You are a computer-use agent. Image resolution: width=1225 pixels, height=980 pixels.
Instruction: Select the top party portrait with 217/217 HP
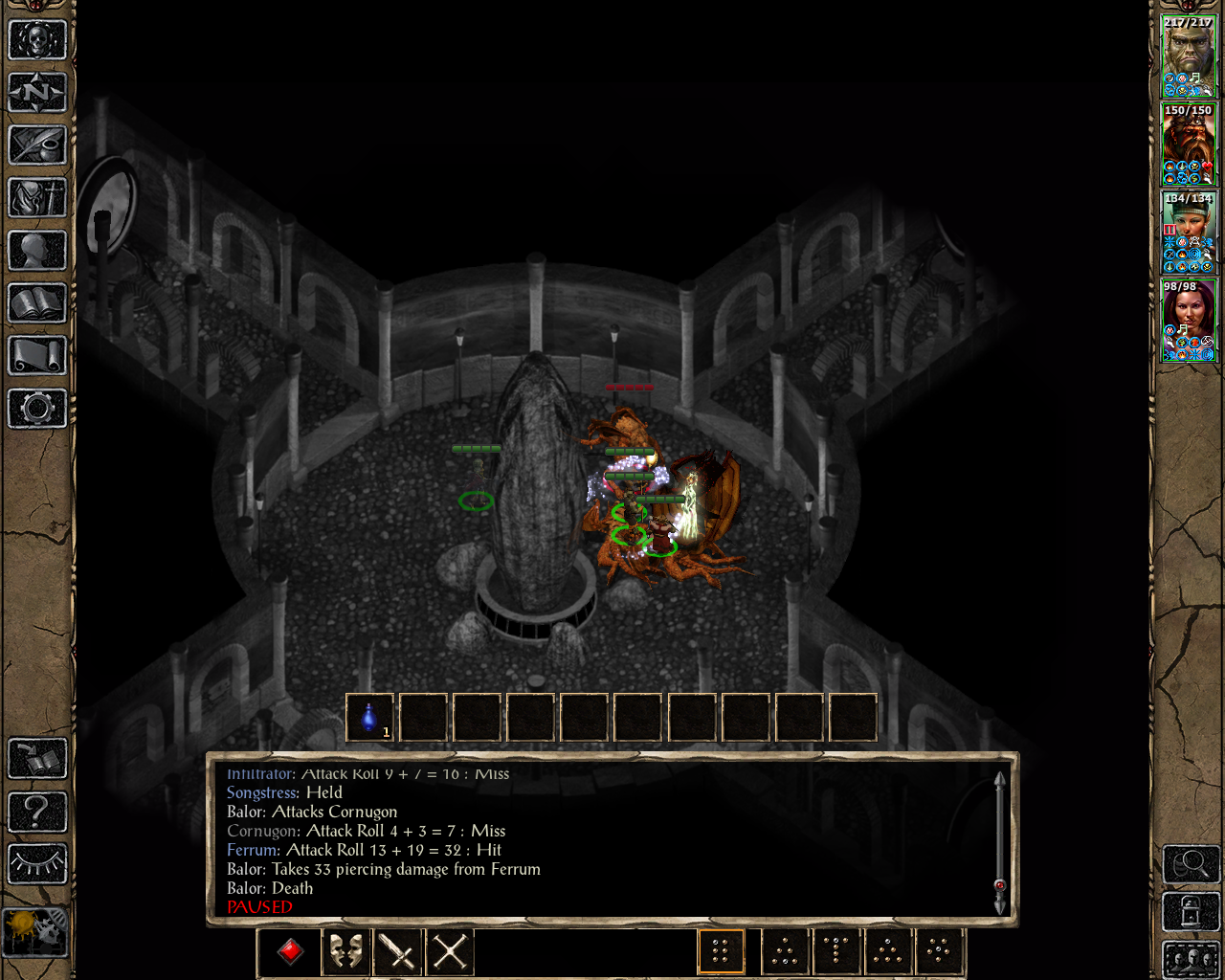(1188, 56)
